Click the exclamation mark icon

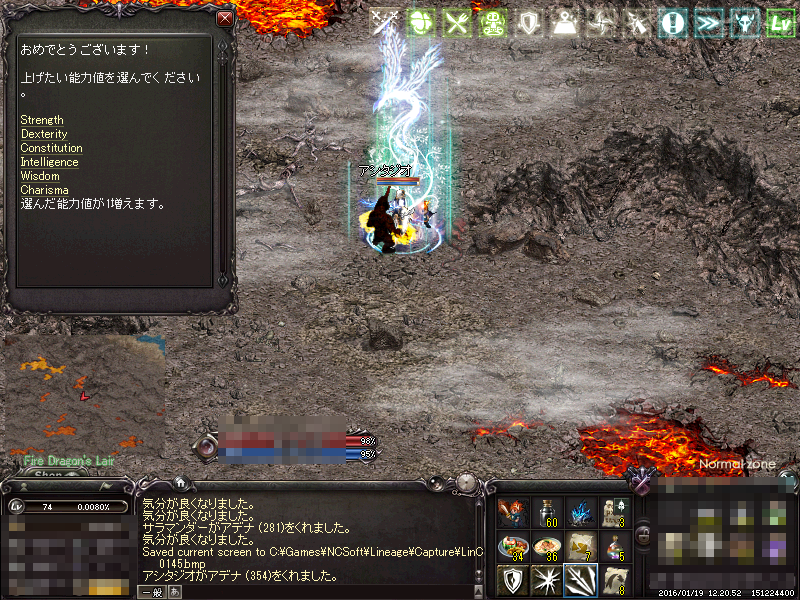pyautogui.click(x=672, y=24)
